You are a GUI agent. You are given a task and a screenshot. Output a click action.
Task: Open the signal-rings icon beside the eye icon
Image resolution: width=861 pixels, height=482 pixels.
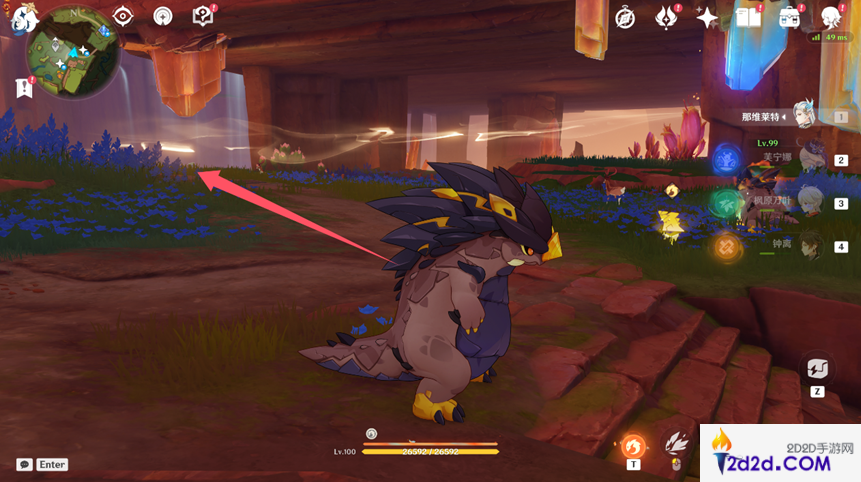click(x=163, y=16)
